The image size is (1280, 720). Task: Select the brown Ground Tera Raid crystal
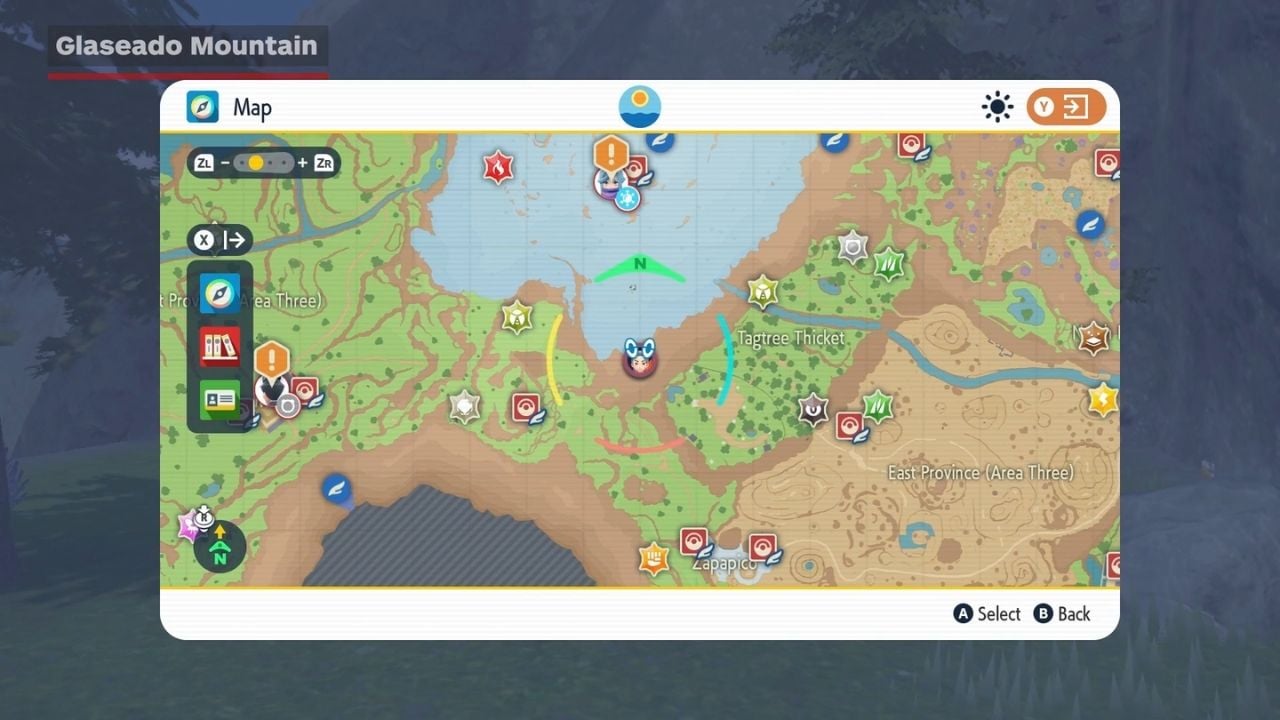click(1094, 338)
